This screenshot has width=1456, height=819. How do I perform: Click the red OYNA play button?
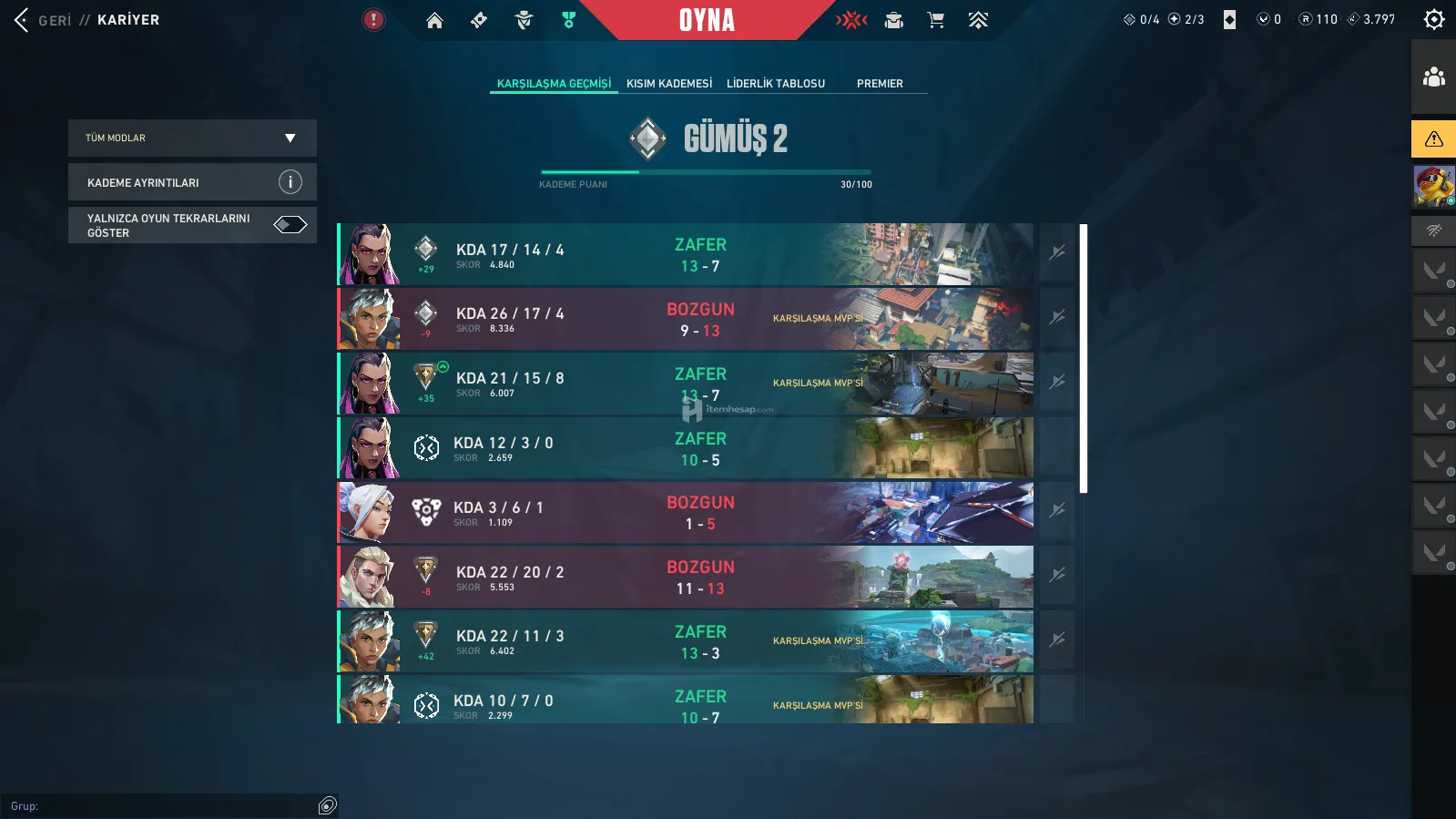pyautogui.click(x=707, y=20)
